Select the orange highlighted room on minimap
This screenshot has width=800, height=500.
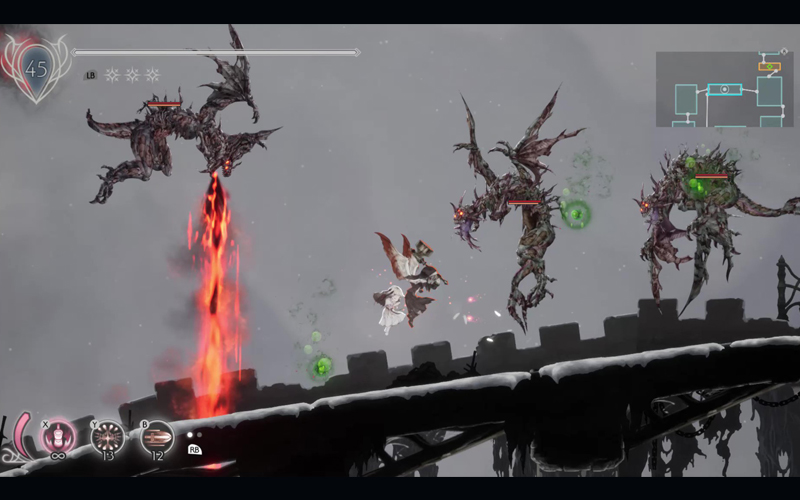(768, 66)
